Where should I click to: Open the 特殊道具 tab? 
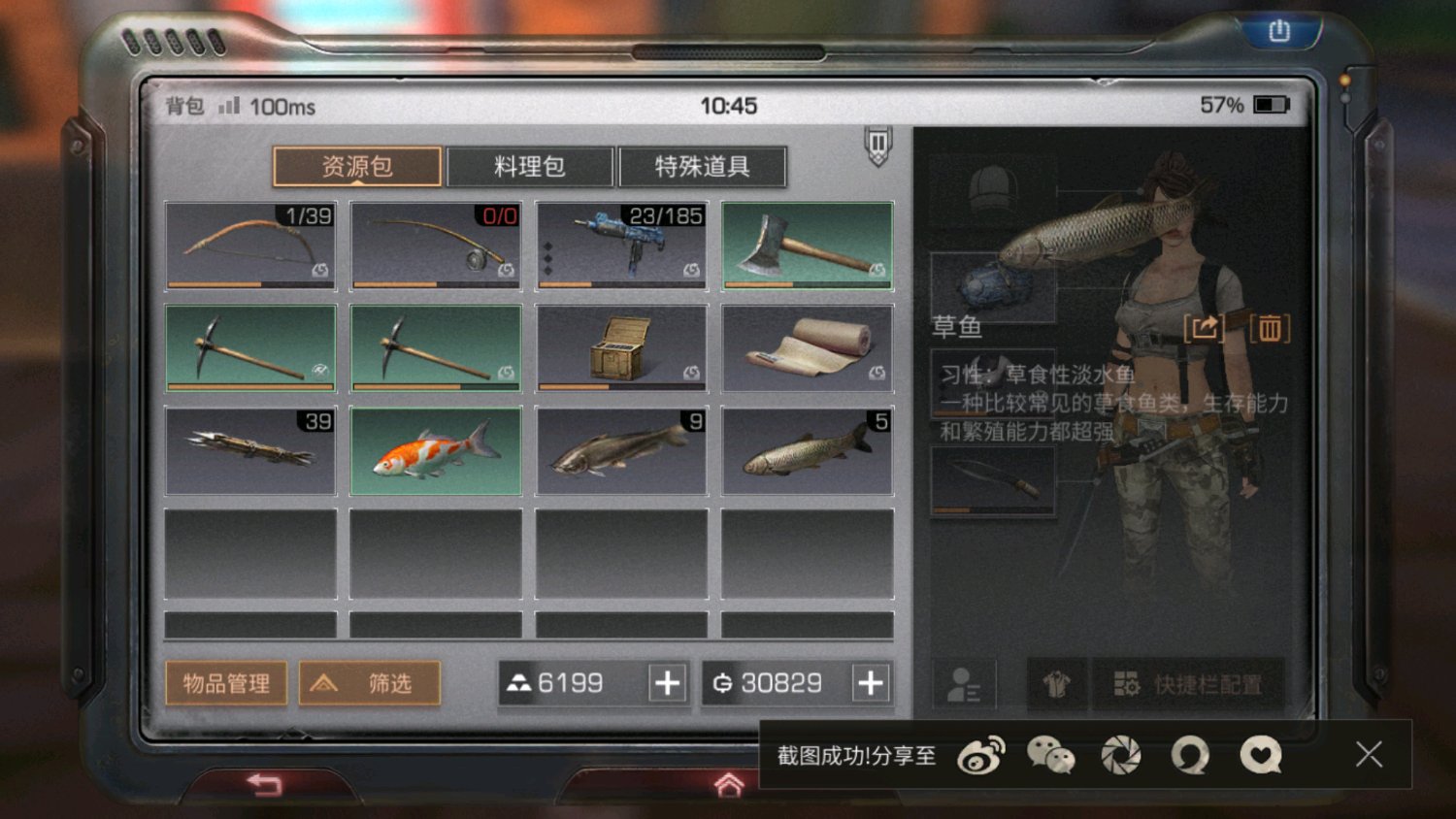704,165
